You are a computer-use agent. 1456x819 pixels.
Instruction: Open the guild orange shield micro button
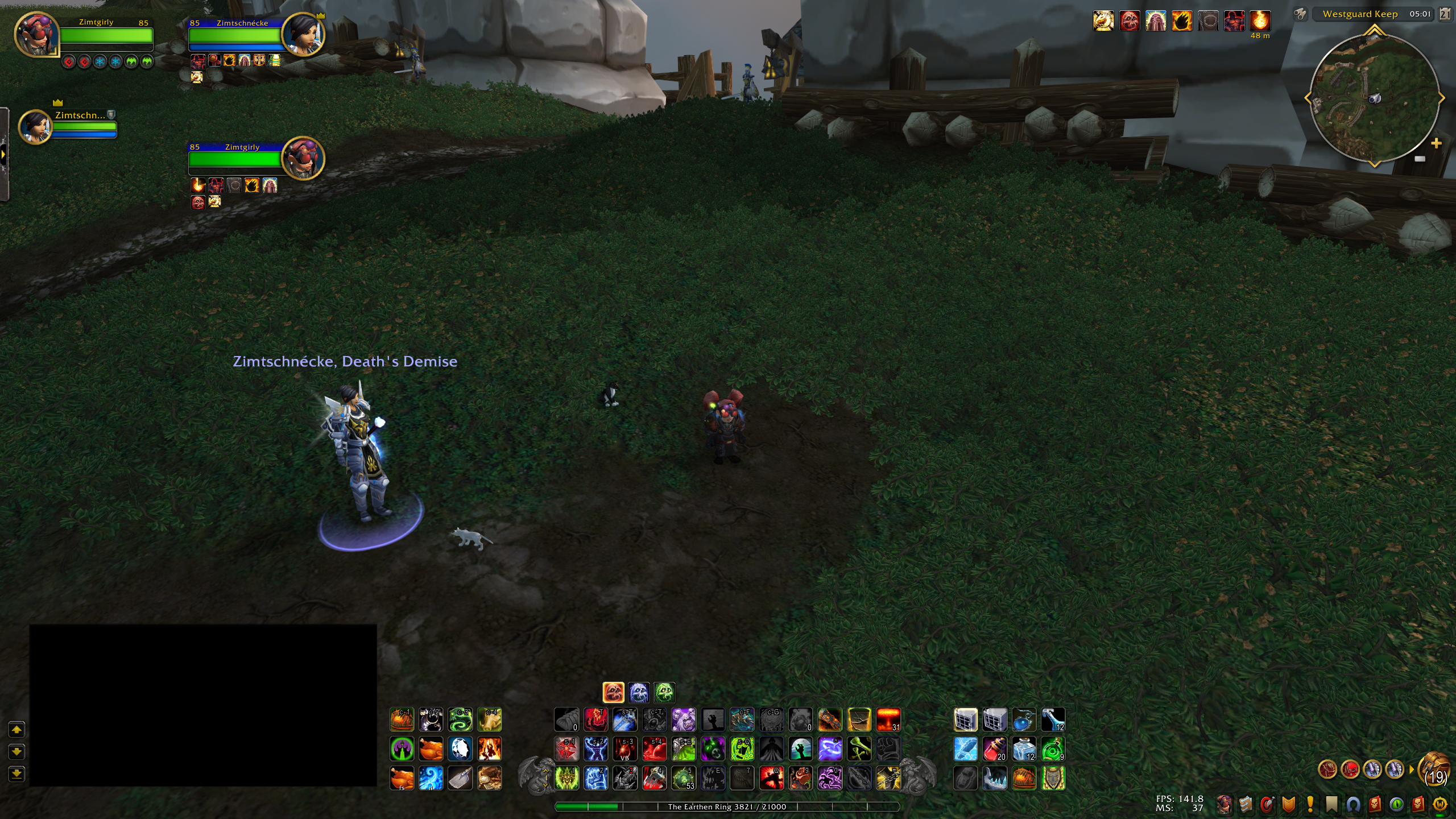pyautogui.click(x=1289, y=804)
